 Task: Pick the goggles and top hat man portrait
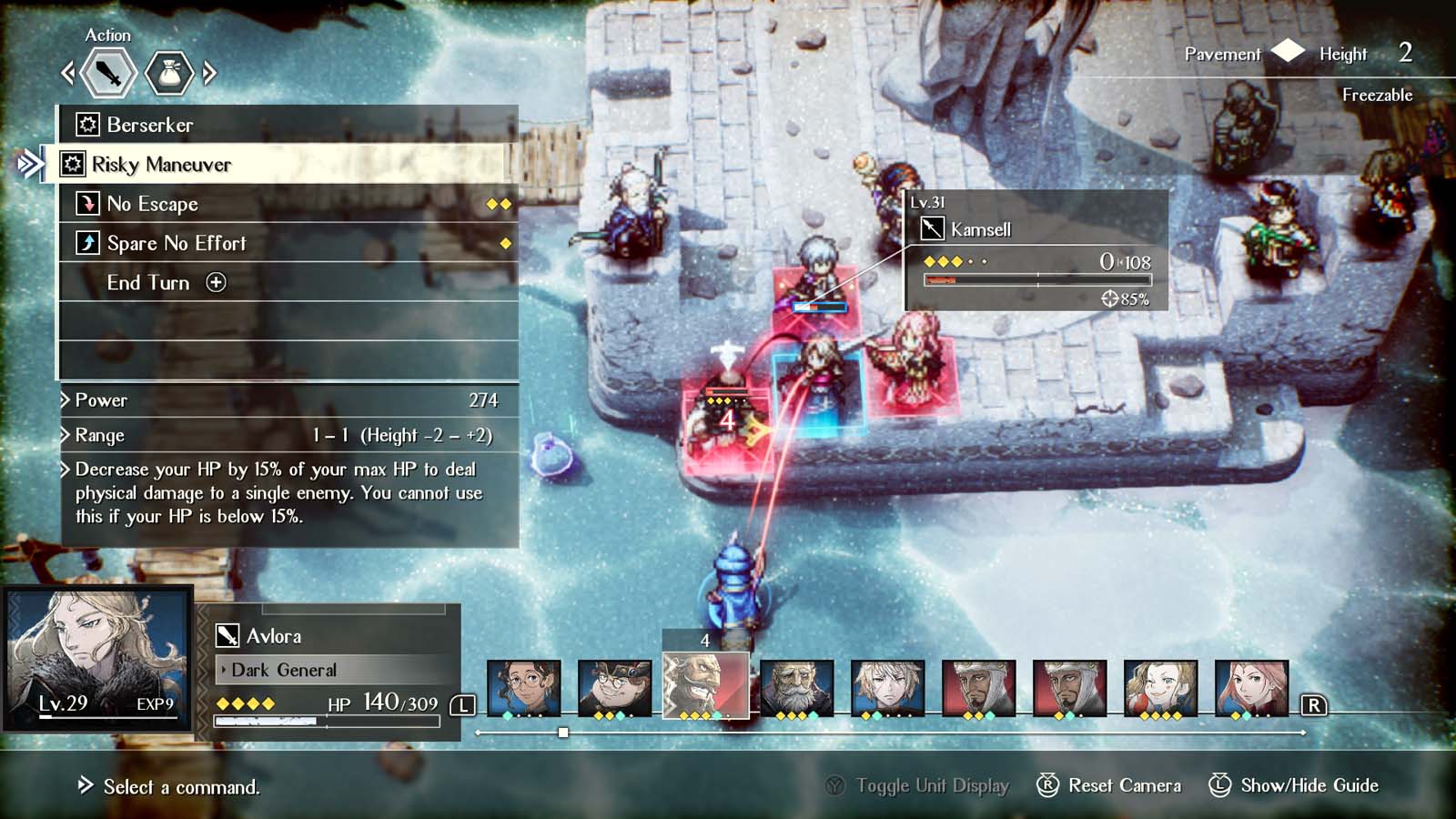point(614,687)
